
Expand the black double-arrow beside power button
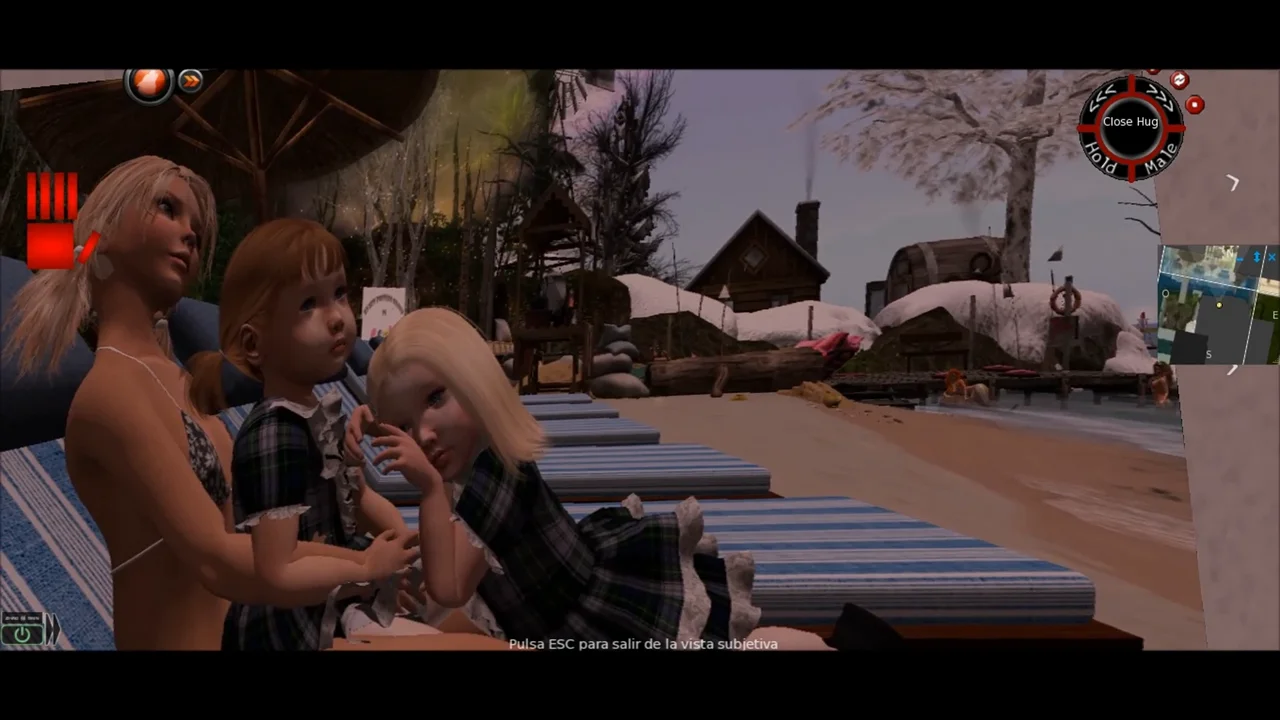[51, 630]
